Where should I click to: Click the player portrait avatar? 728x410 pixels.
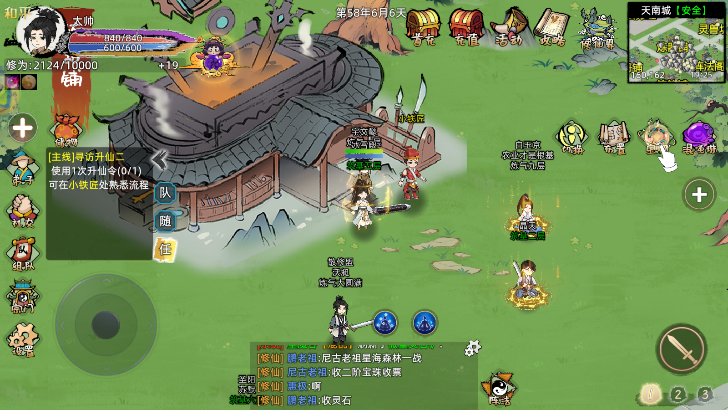point(40,32)
